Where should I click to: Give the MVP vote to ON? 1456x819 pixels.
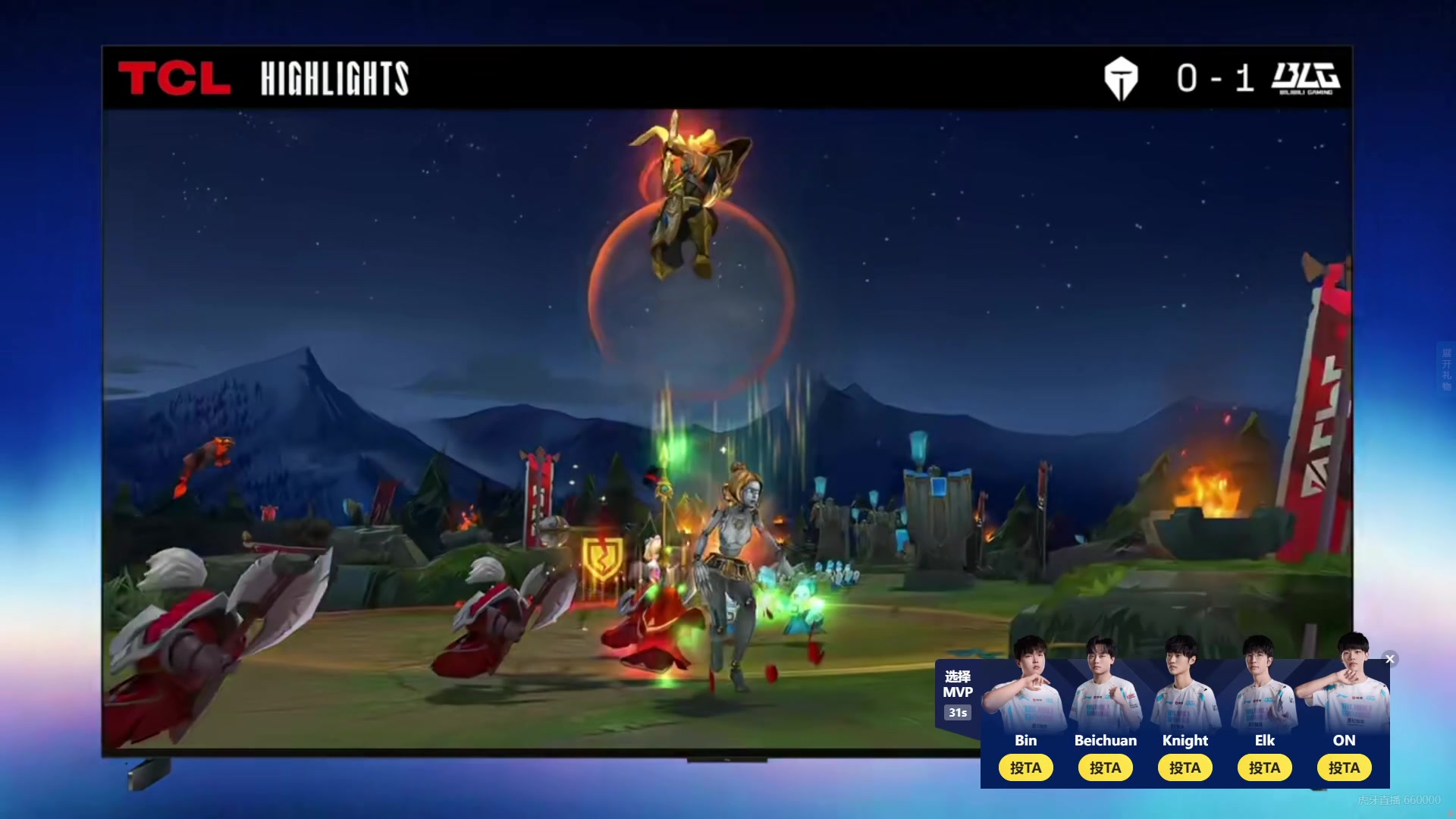(1344, 767)
